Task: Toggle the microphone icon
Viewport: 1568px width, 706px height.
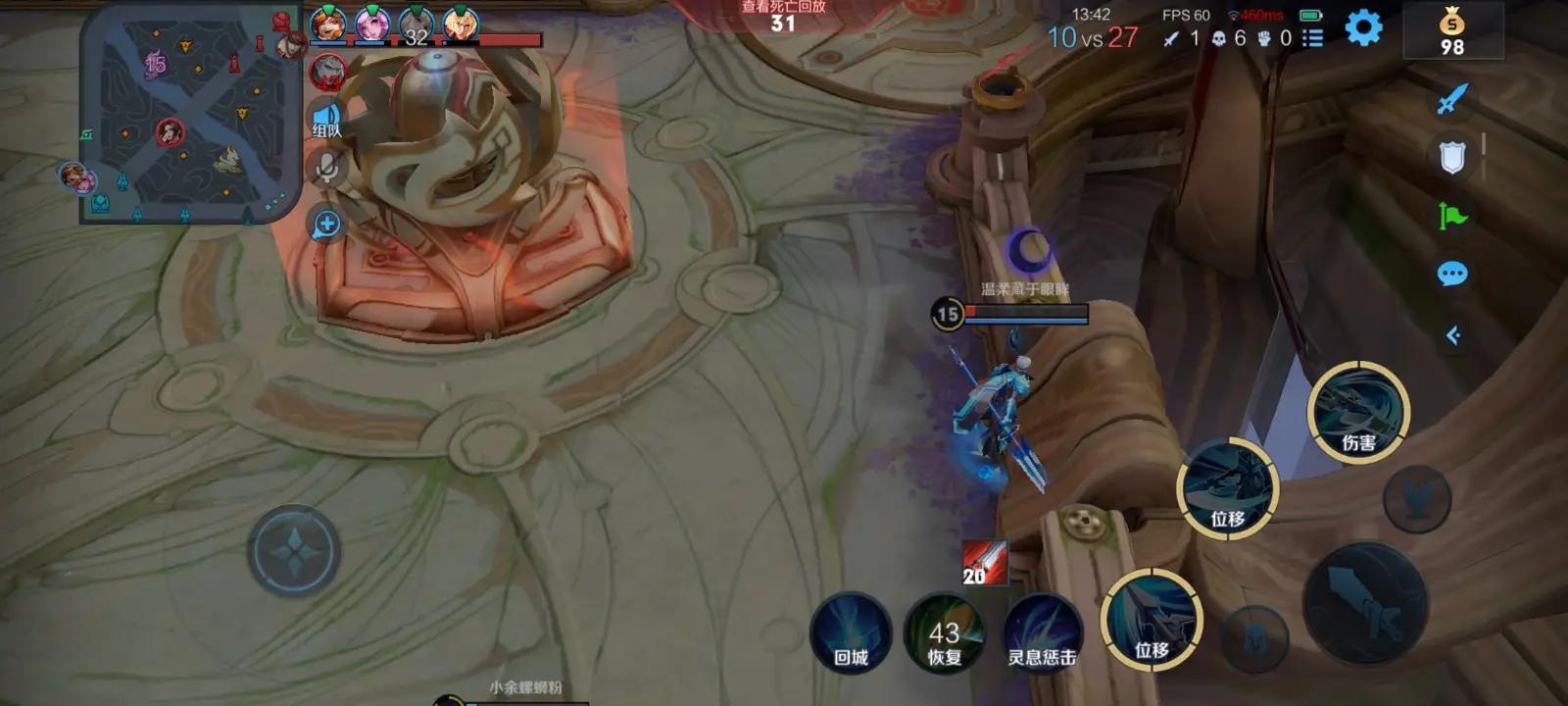Action: click(x=326, y=168)
